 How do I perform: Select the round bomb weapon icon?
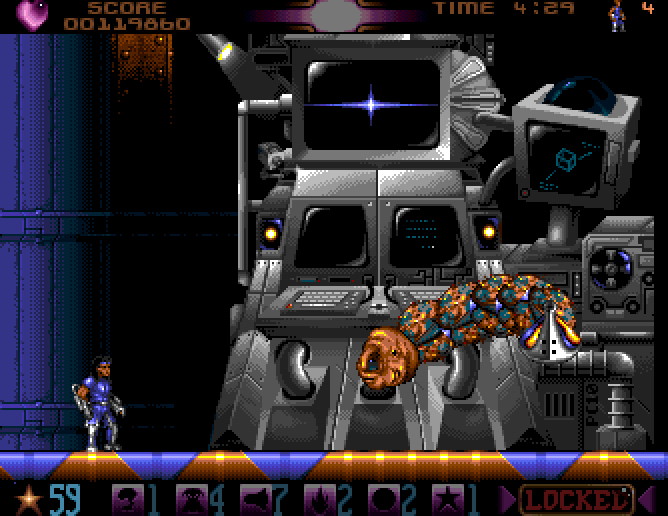(381, 497)
